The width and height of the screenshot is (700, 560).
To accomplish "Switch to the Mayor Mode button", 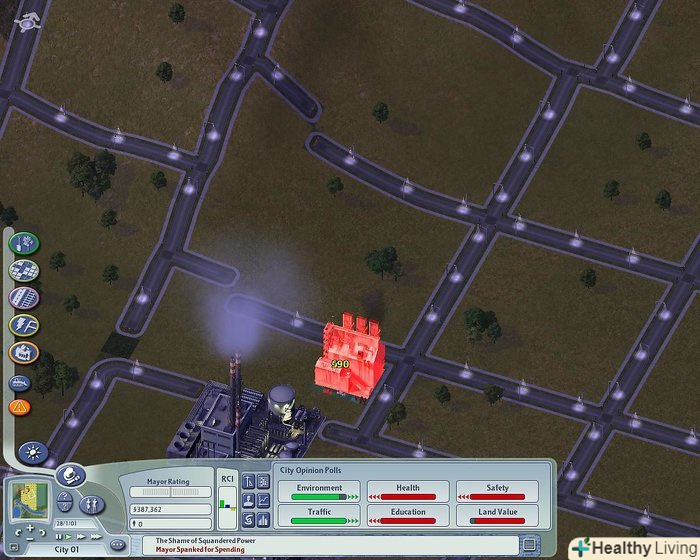I will 70,476.
